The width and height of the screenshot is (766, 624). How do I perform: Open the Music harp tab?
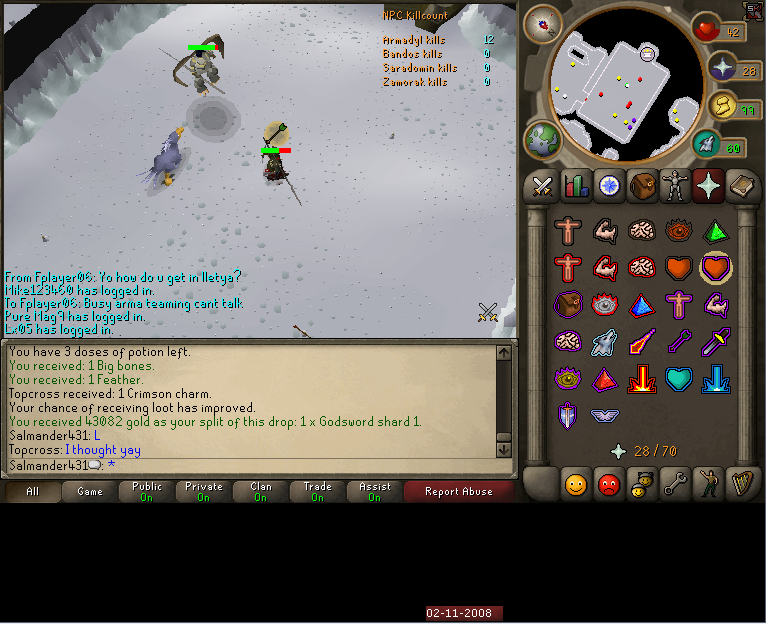pos(743,485)
